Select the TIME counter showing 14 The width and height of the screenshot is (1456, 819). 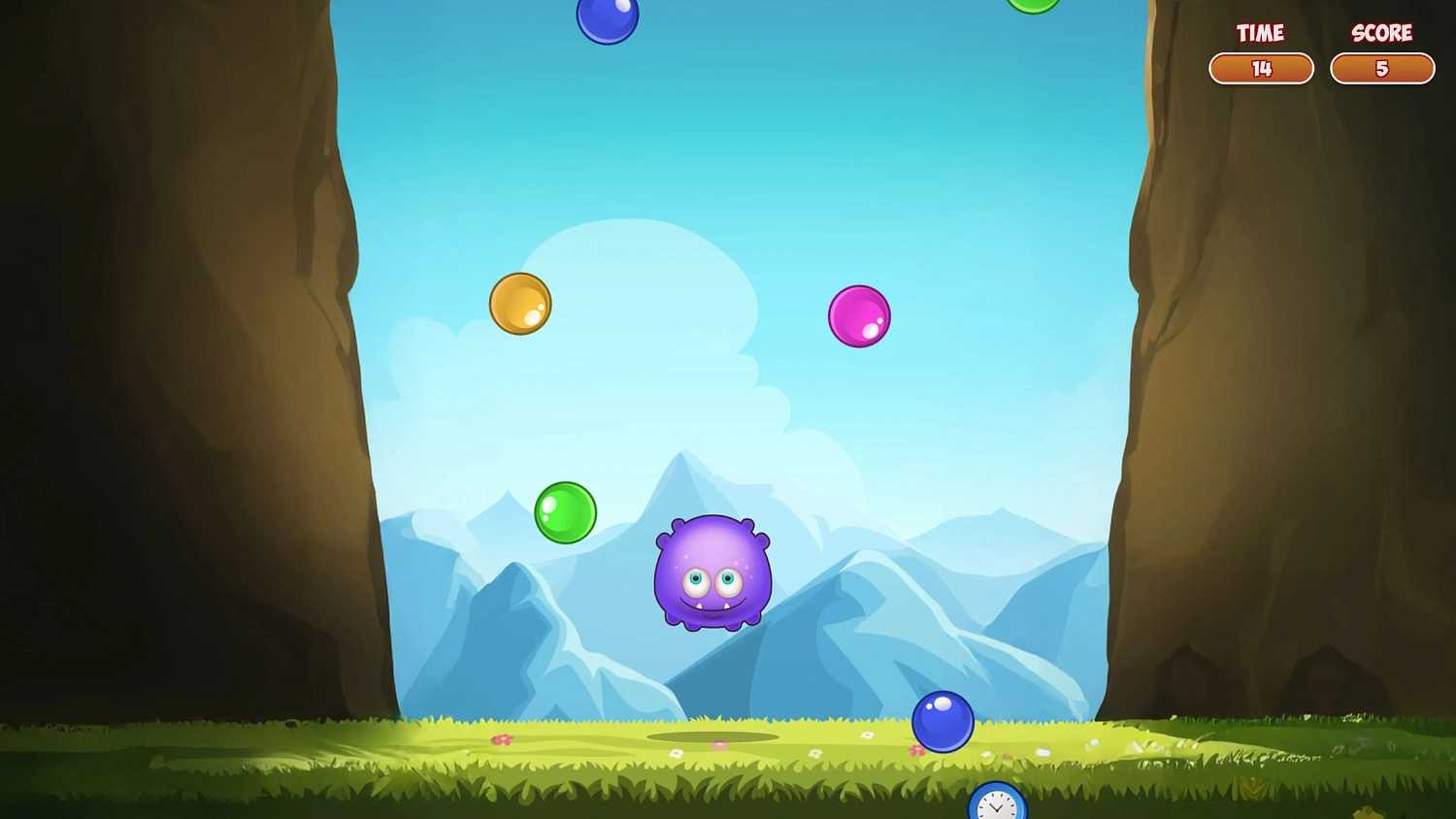click(1261, 69)
